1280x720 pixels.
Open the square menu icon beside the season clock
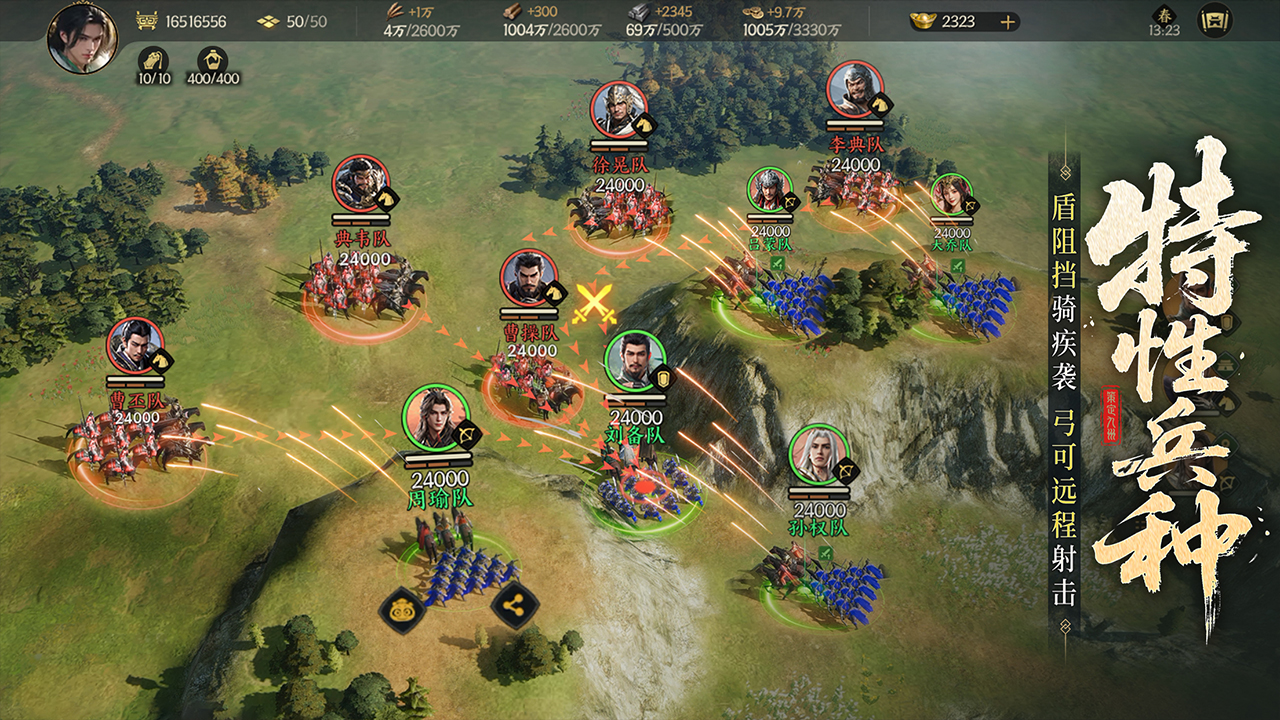pyautogui.click(x=1215, y=20)
